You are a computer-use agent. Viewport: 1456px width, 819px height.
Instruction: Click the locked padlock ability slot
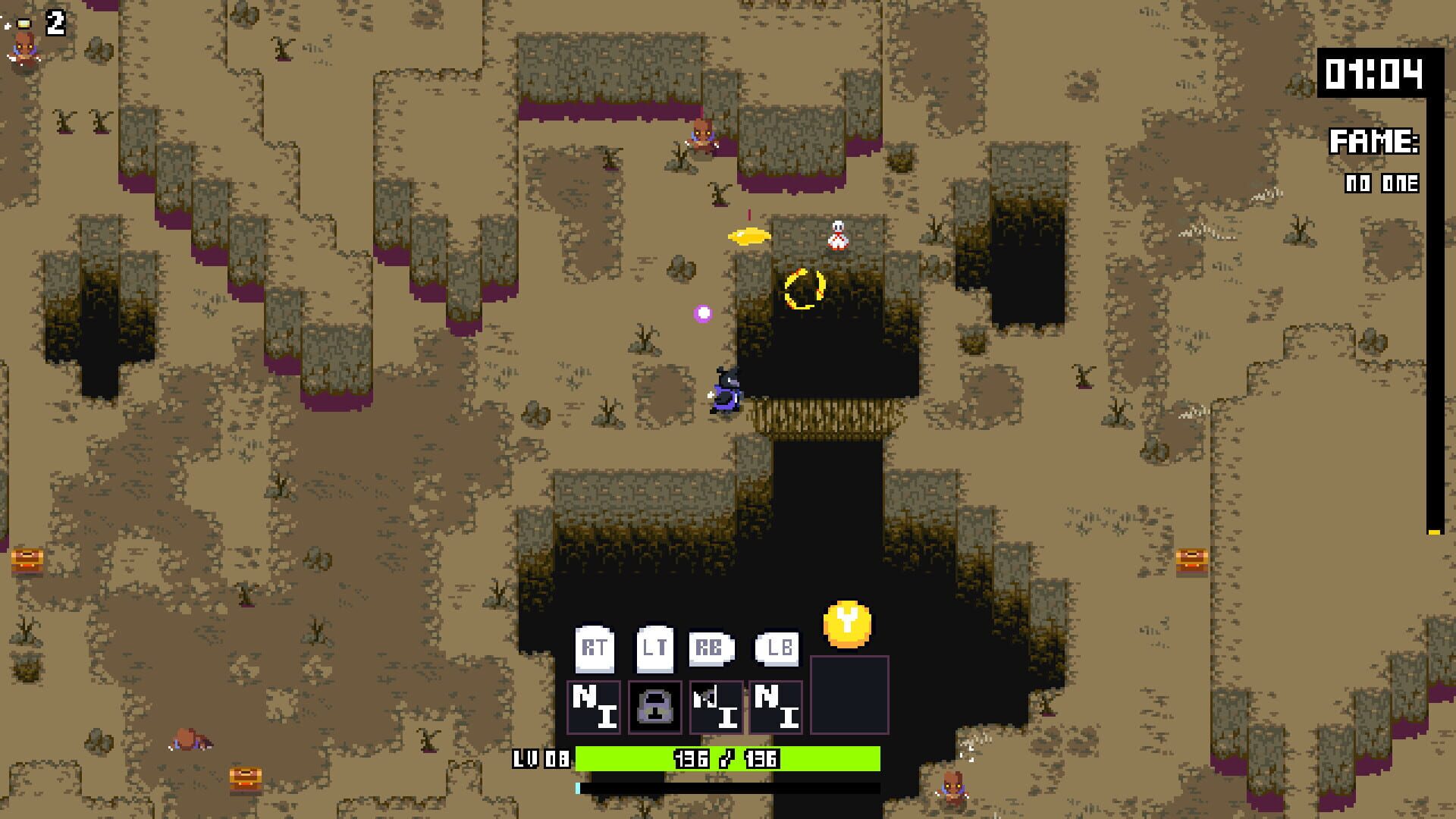coord(656,707)
